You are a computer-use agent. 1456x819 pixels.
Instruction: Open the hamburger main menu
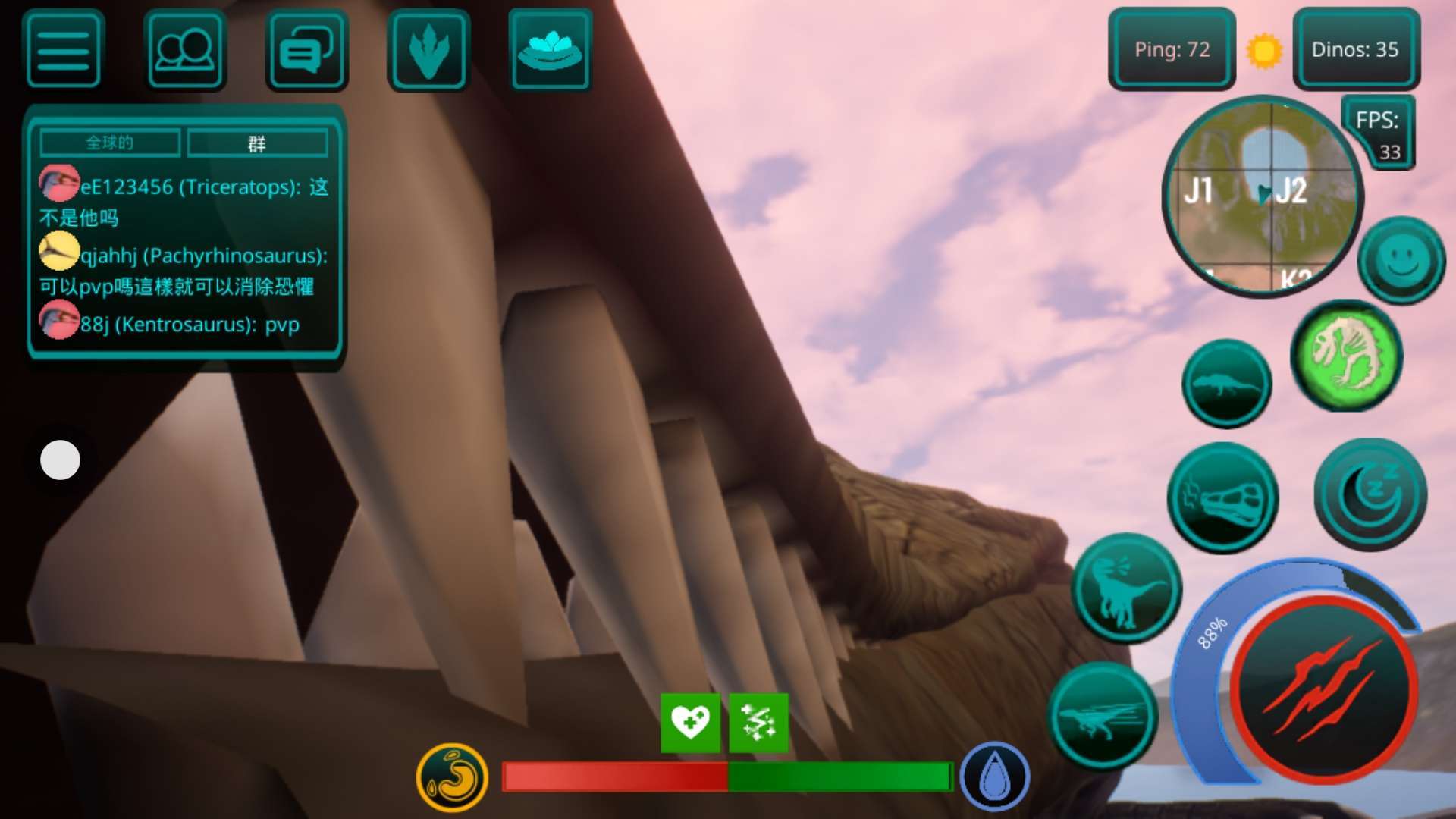pyautogui.click(x=64, y=50)
